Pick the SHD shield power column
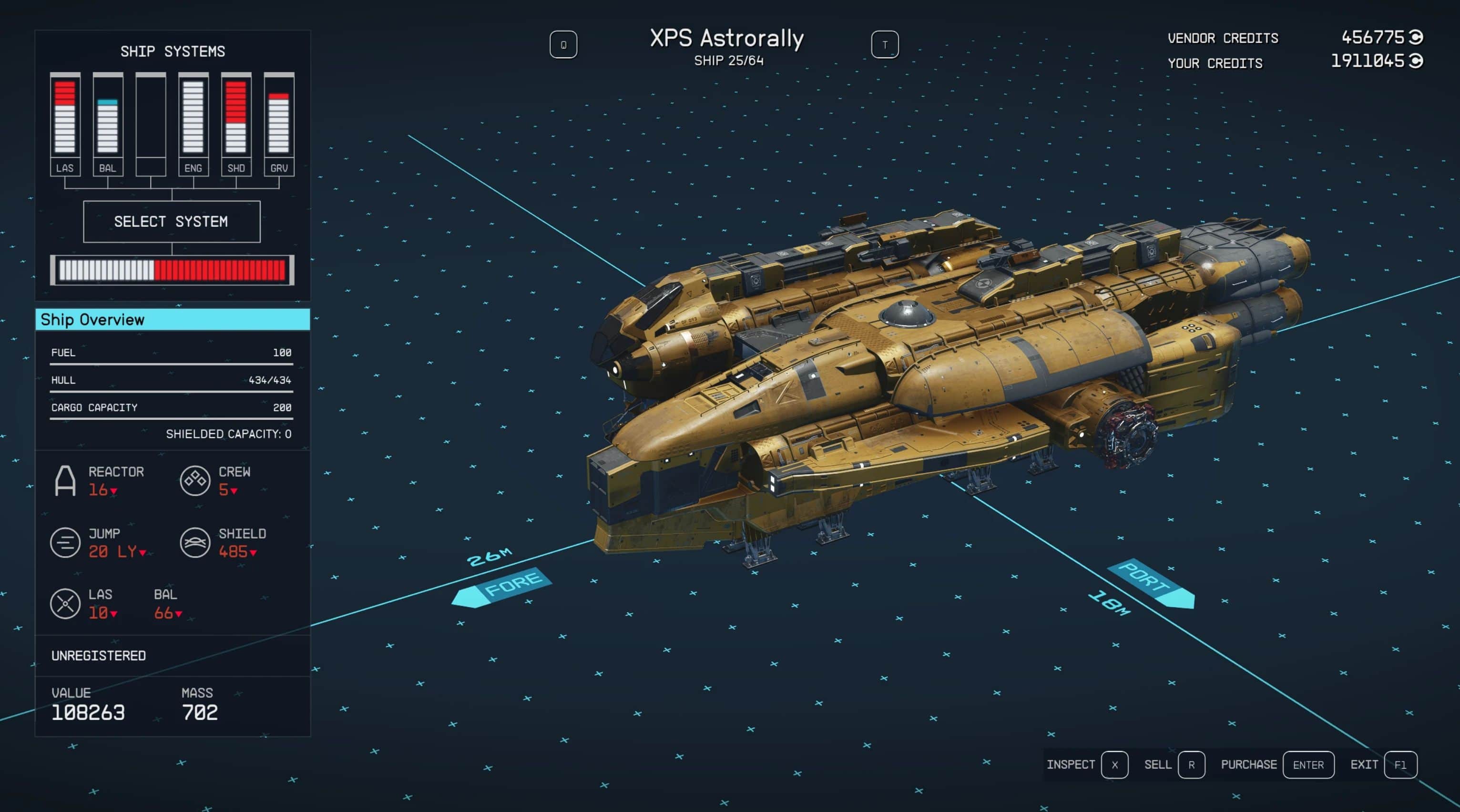The width and height of the screenshot is (1460, 812). 236,124
